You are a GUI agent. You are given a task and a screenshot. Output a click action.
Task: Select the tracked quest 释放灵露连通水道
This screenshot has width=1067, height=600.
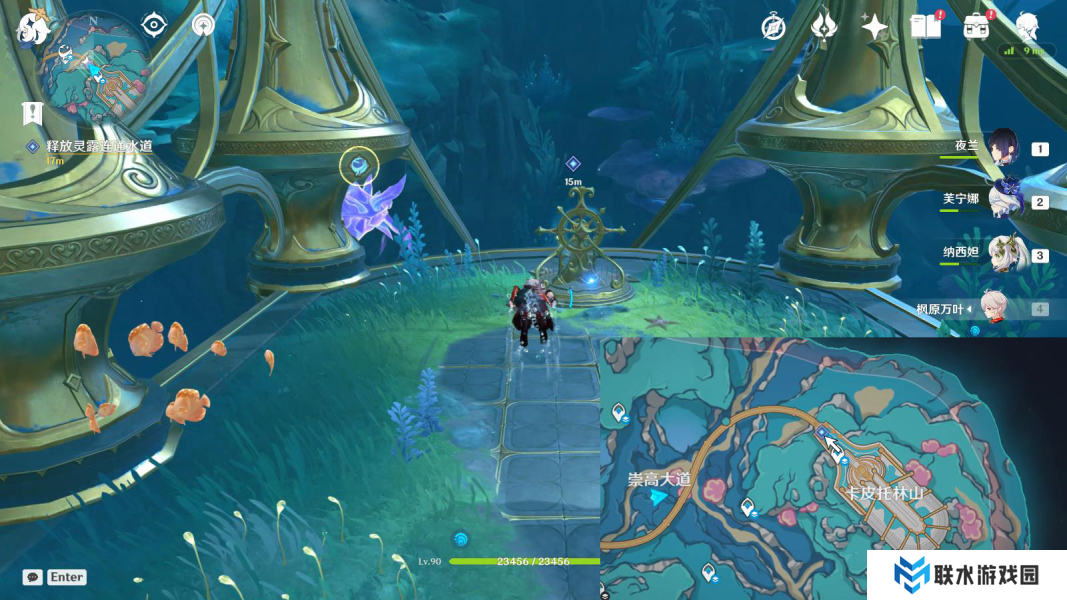[98, 146]
